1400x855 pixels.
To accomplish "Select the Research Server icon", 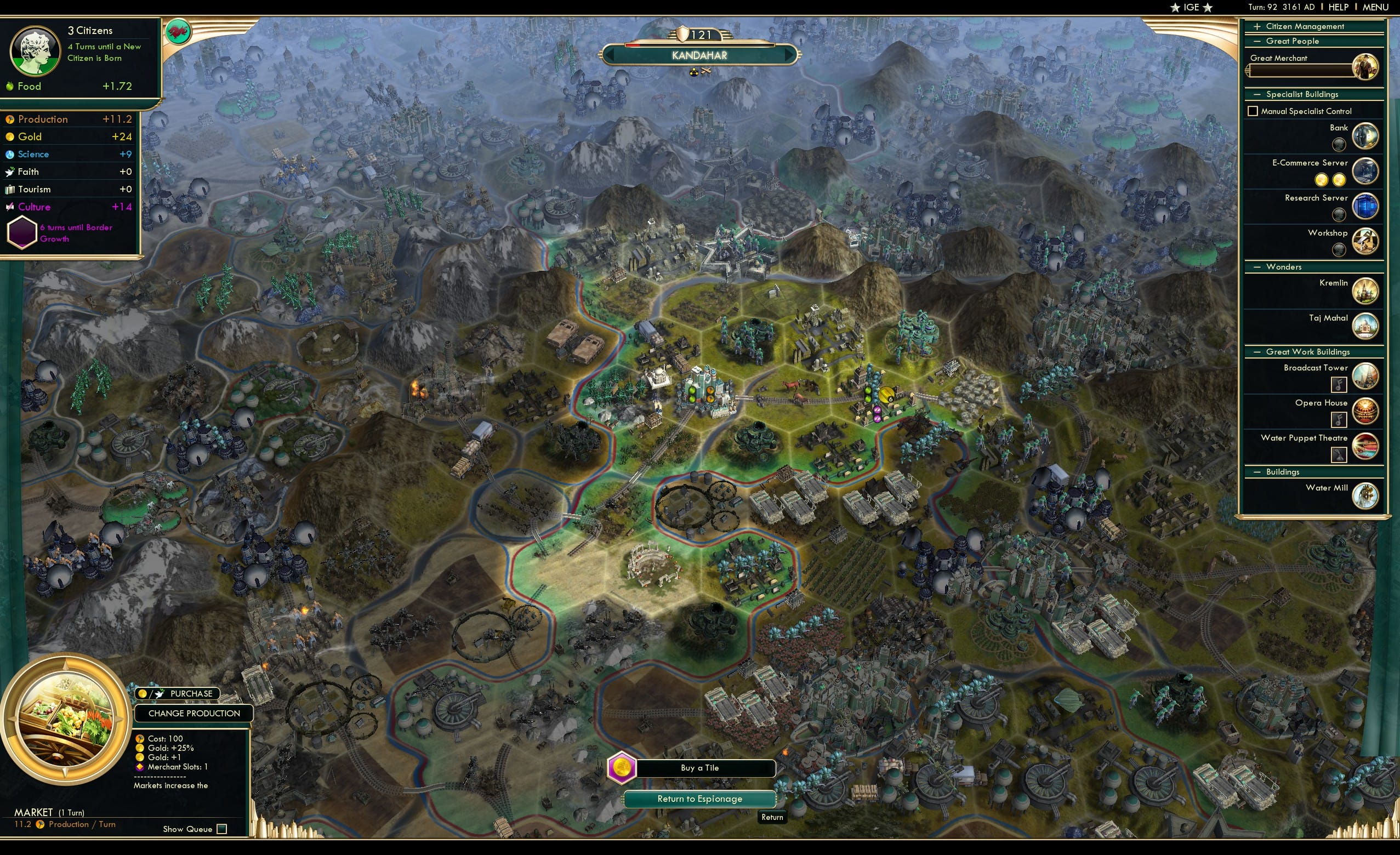I will click(1365, 206).
